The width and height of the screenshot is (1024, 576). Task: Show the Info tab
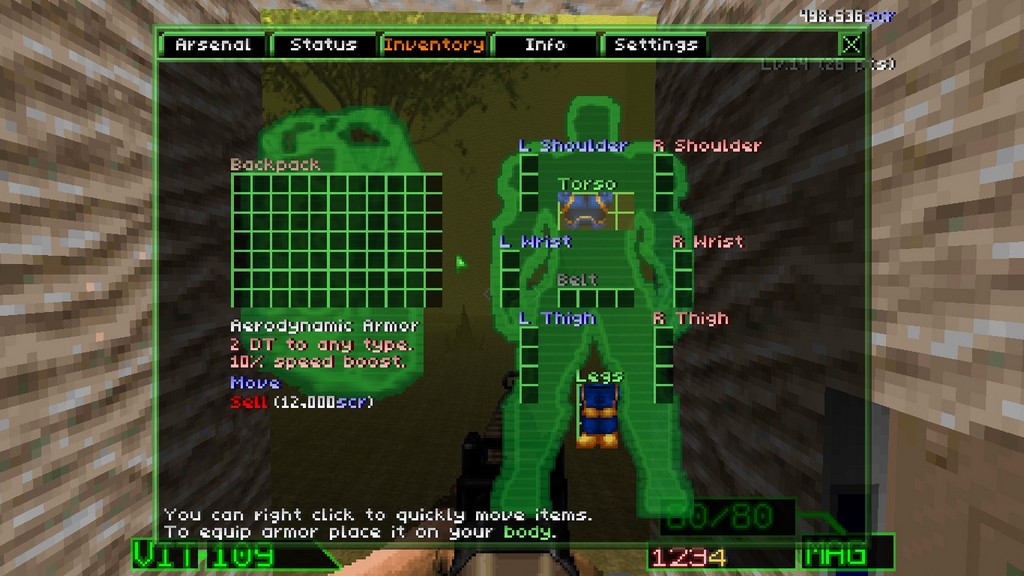tap(545, 45)
